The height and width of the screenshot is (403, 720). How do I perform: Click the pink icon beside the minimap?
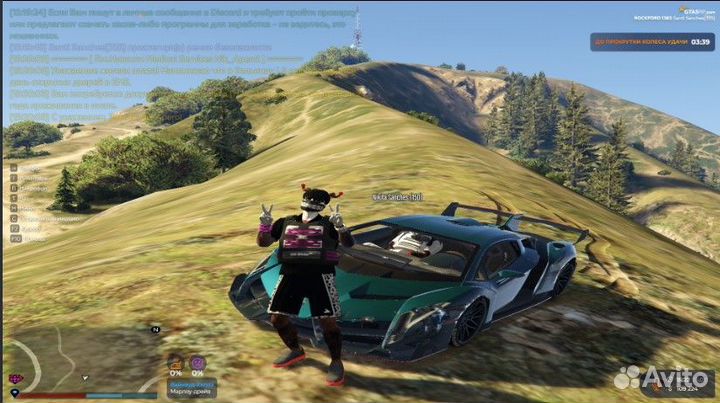point(15,379)
